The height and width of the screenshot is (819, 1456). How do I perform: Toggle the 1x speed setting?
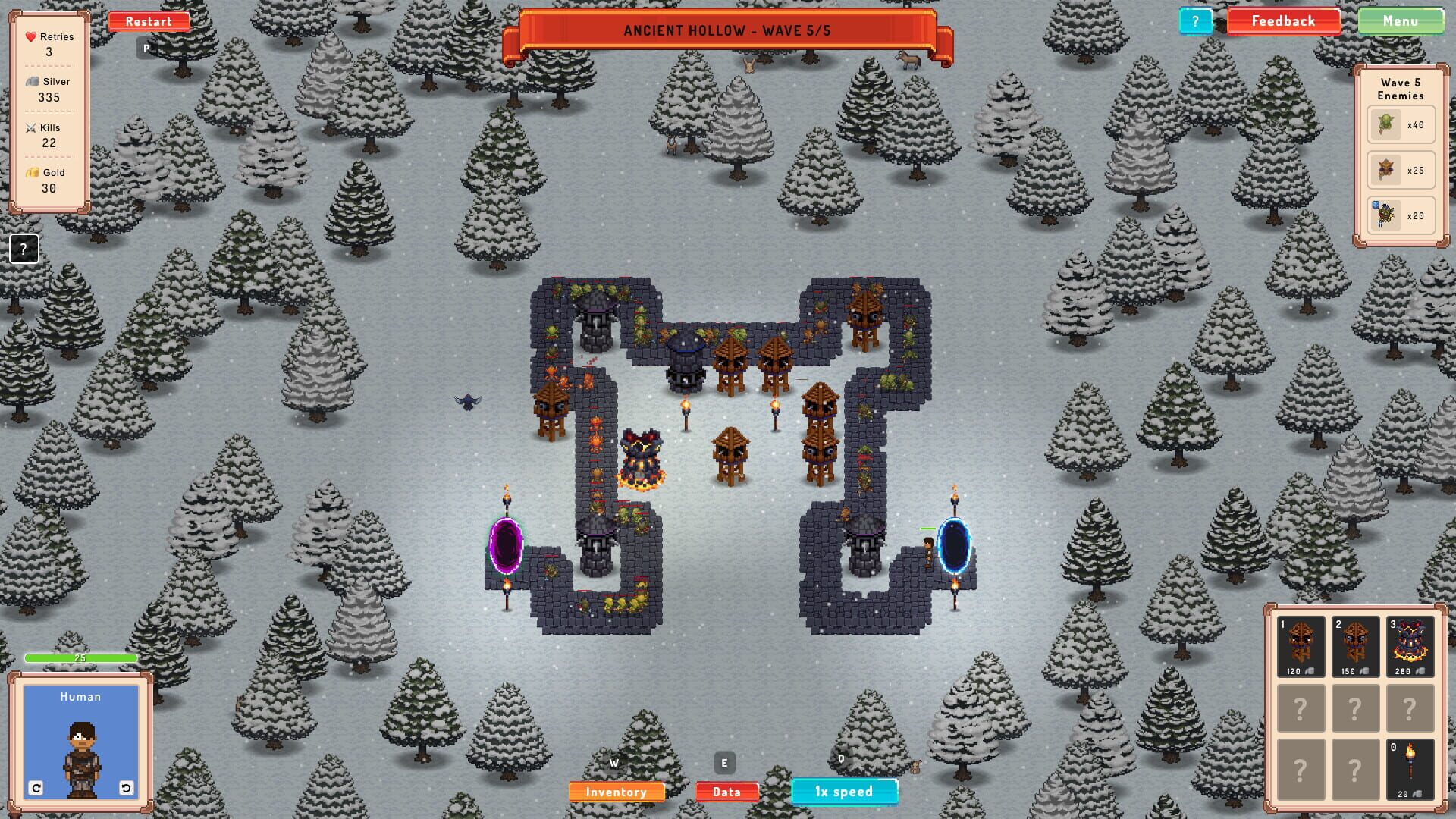pyautogui.click(x=844, y=791)
